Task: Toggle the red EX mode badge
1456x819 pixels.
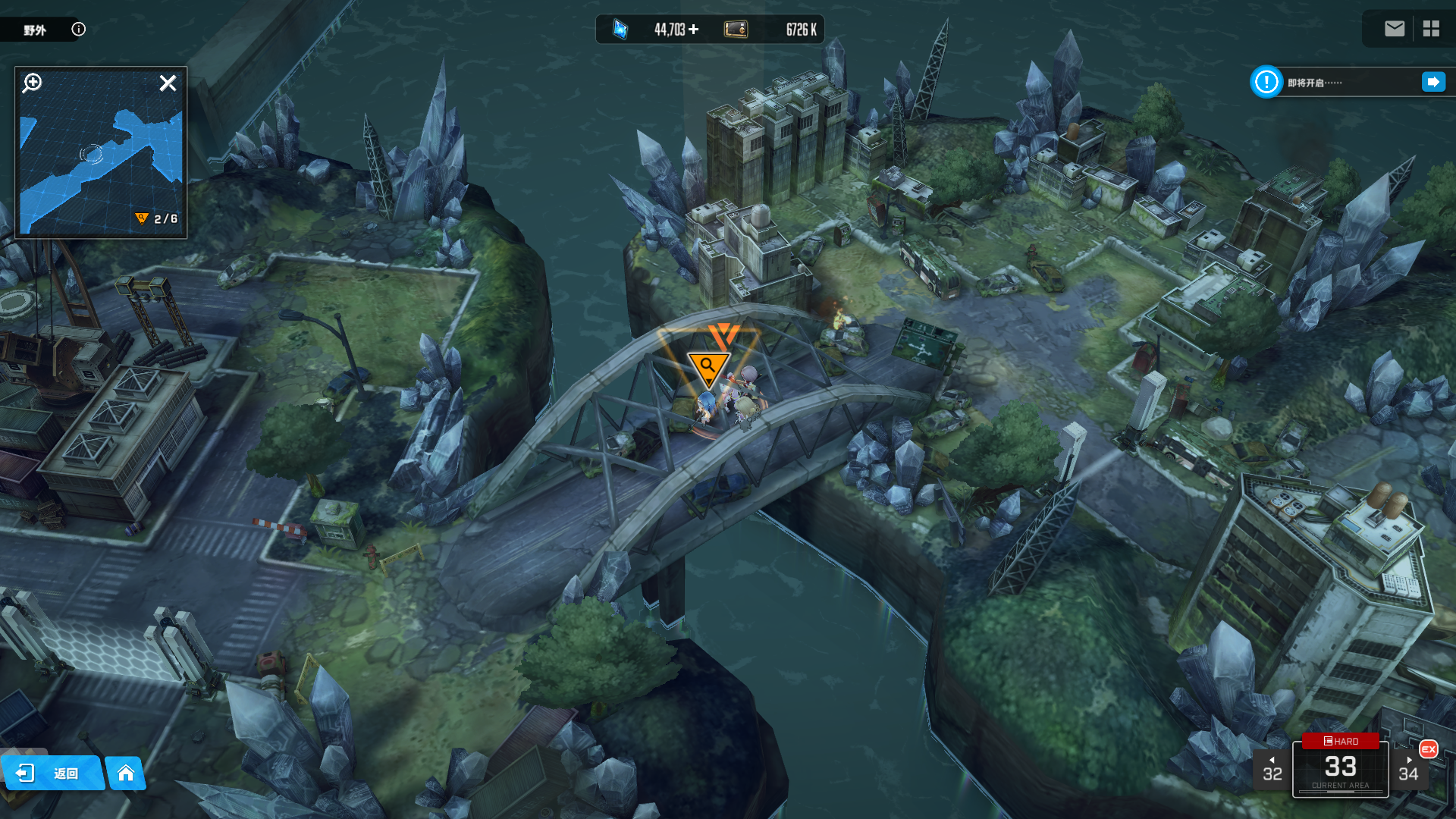Action: click(1429, 749)
